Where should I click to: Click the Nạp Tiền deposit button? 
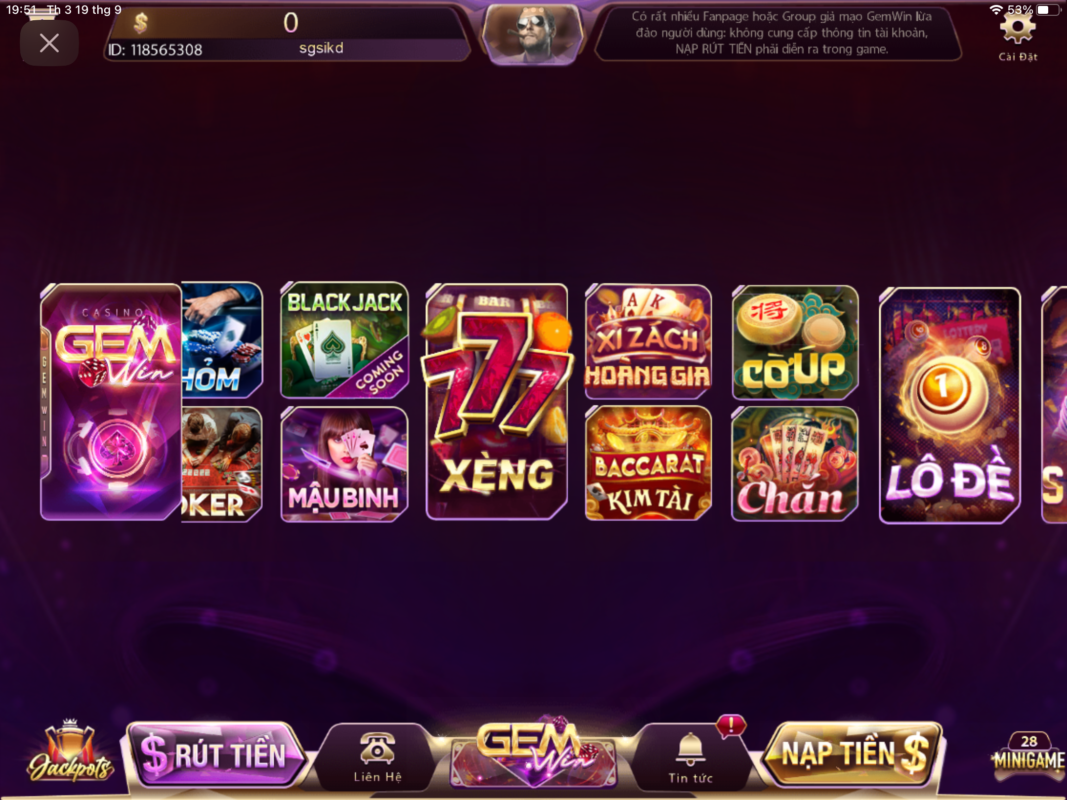(852, 754)
